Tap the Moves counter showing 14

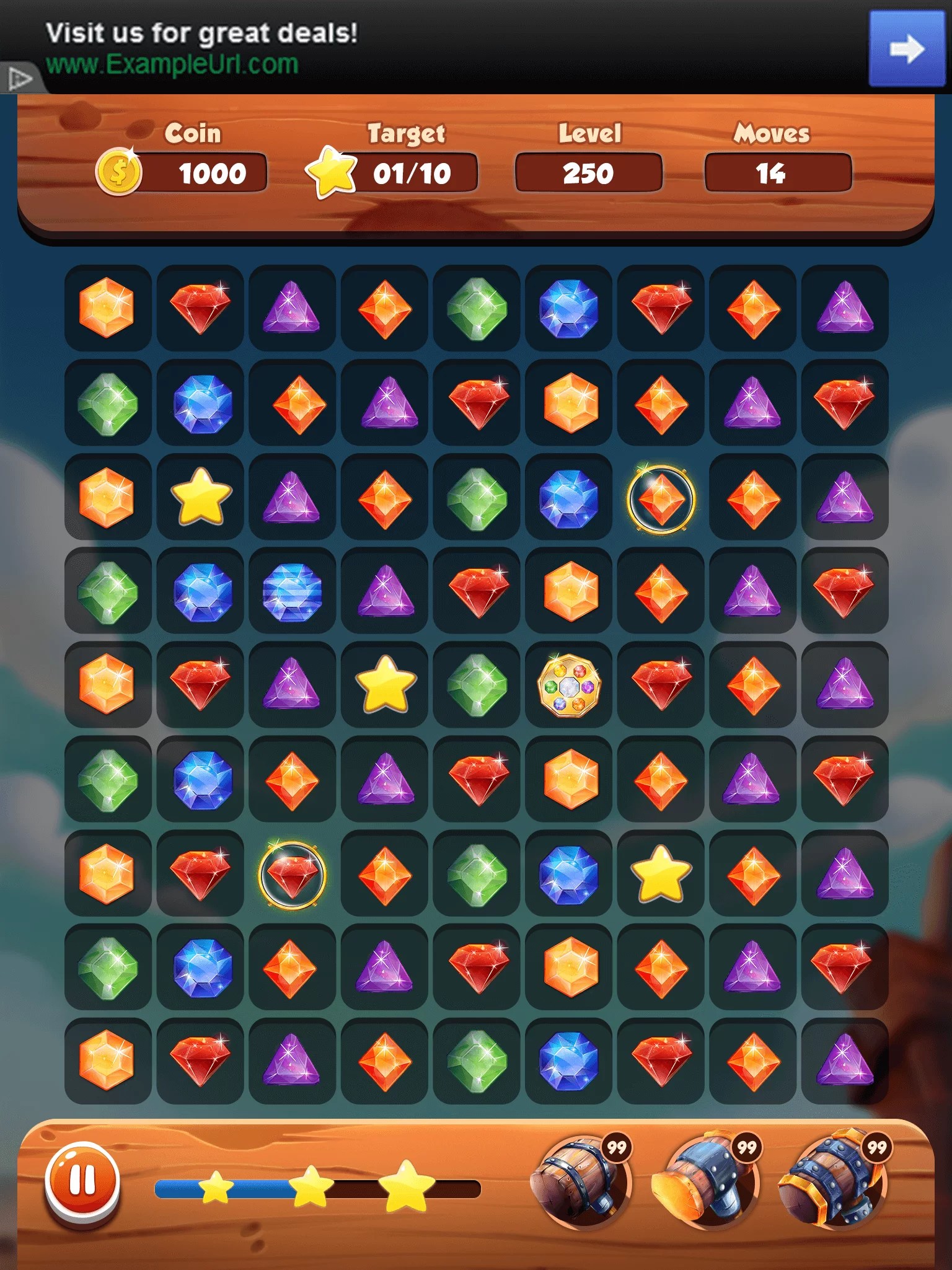(778, 173)
